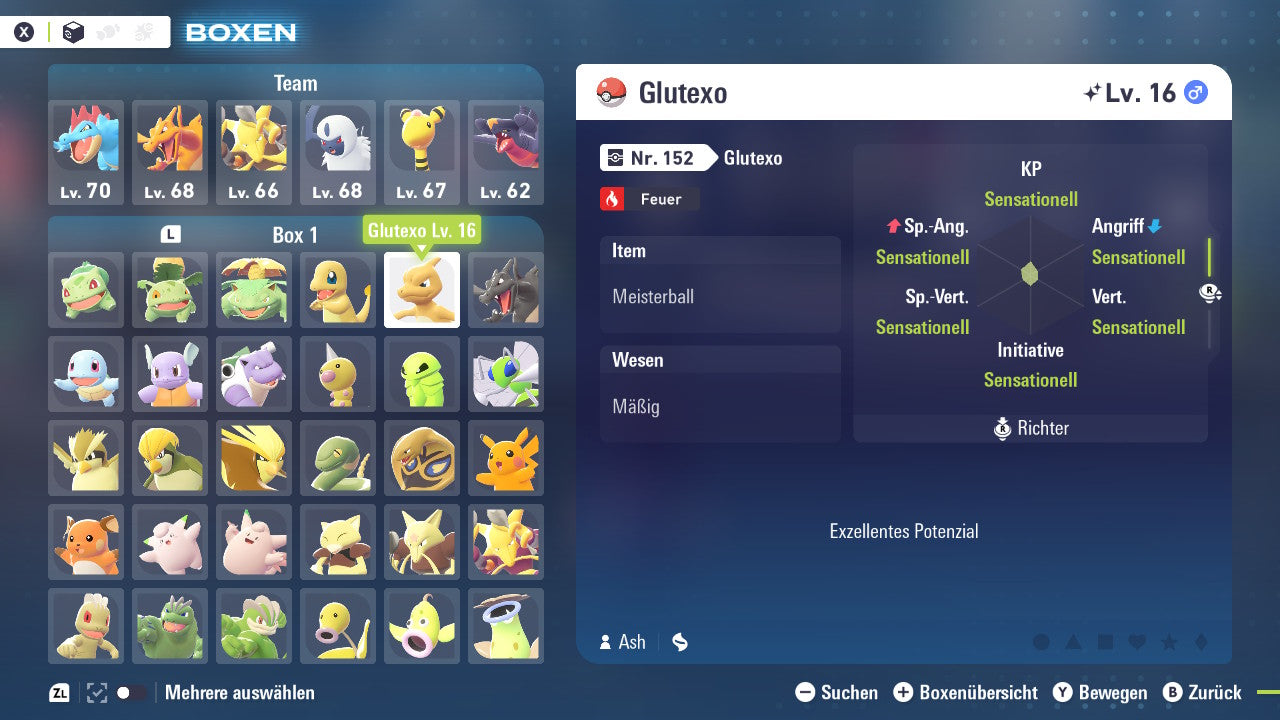This screenshot has height=720, width=1280.
Task: Open the Boxenübersicht
Action: click(x=967, y=692)
